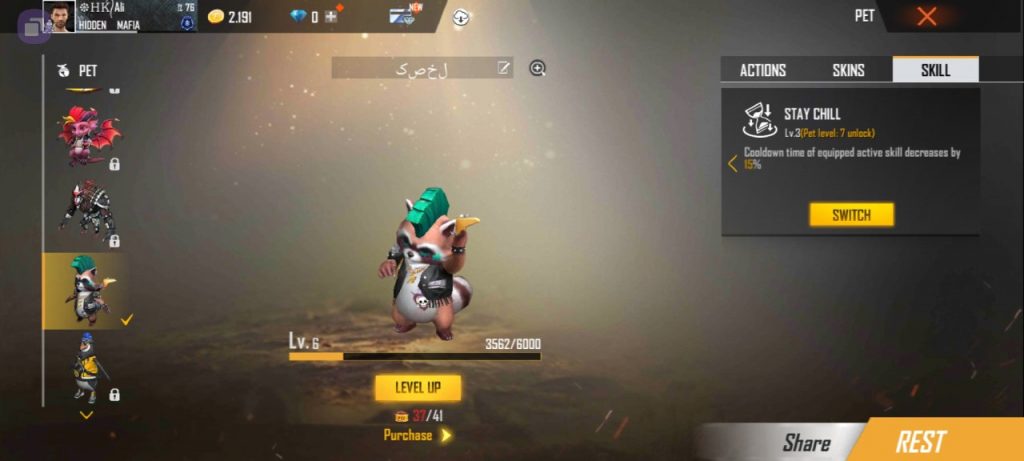Choose the locked robot spider pet
This screenshot has width=1024, height=461.
click(88, 212)
